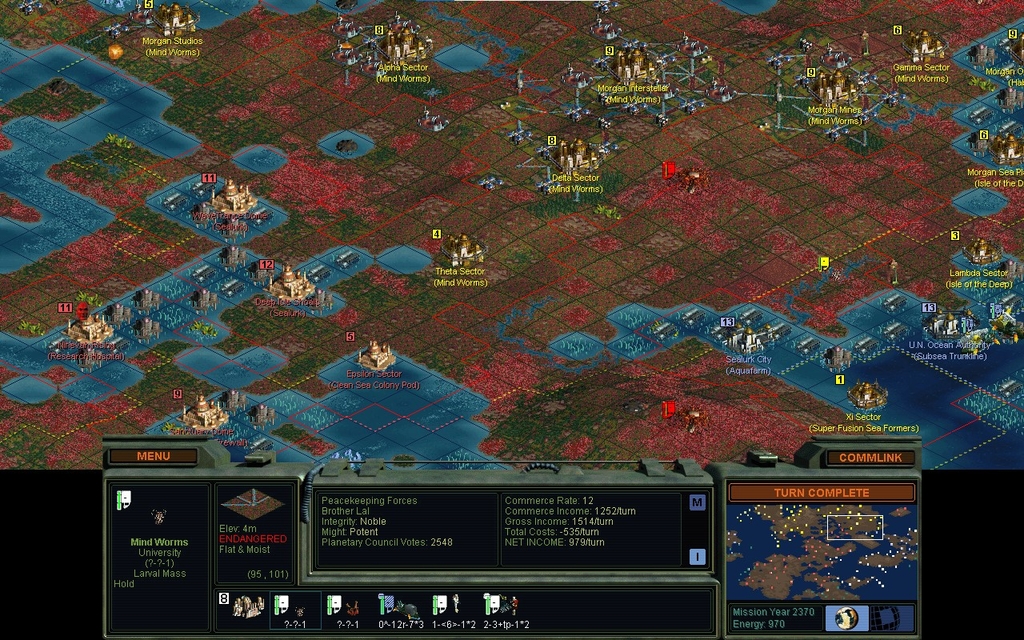Click the TURN COMPLETE button

tap(820, 492)
